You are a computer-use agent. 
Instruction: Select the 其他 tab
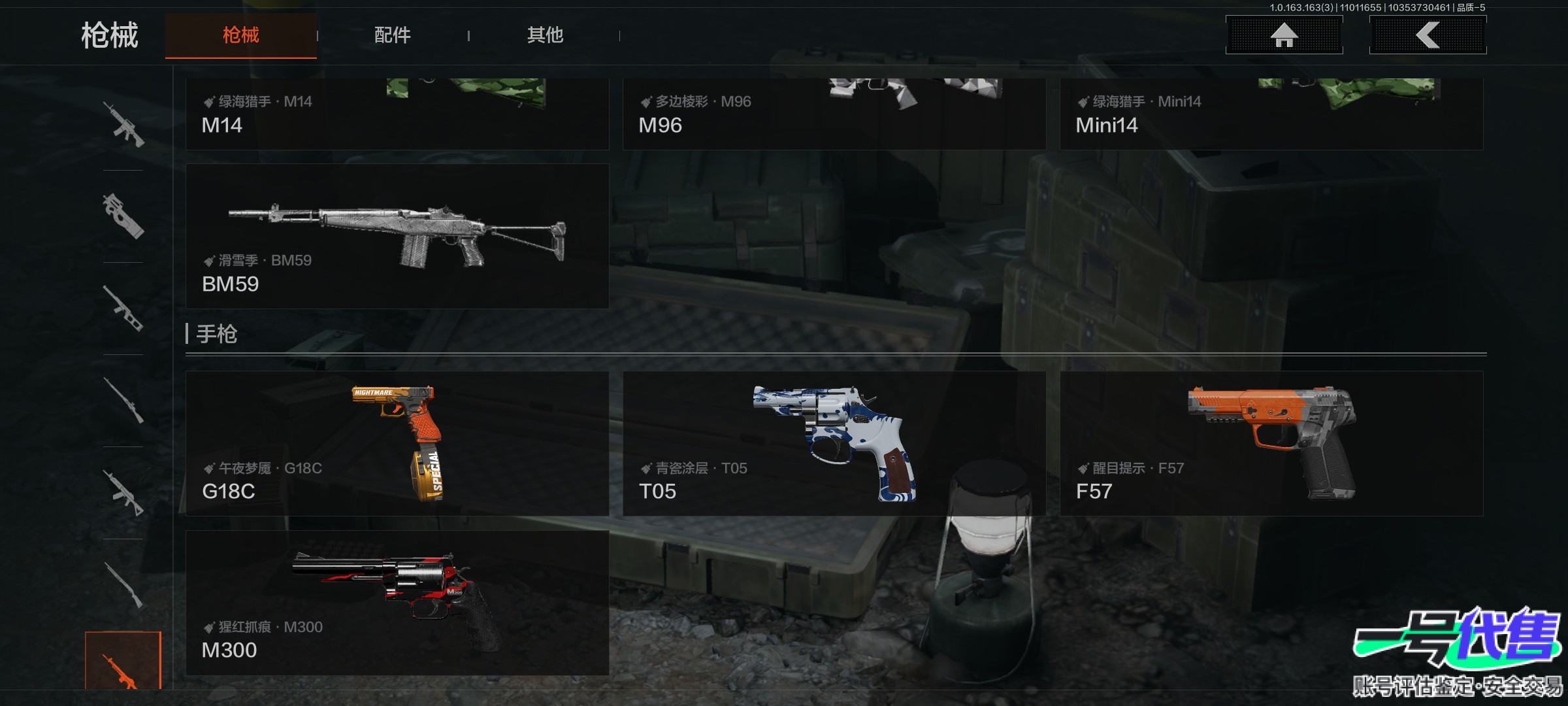545,35
